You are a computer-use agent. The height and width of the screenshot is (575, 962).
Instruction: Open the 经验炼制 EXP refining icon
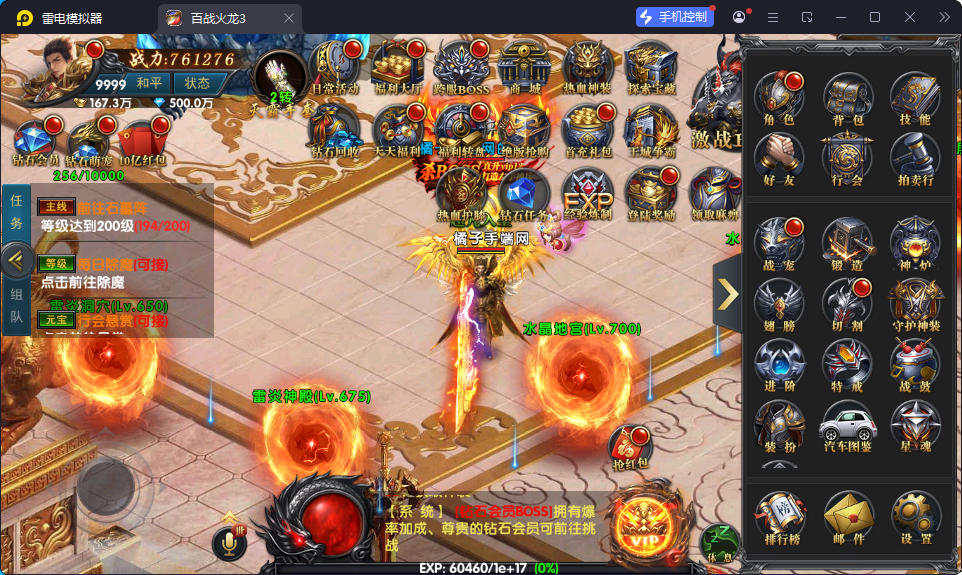pyautogui.click(x=588, y=193)
